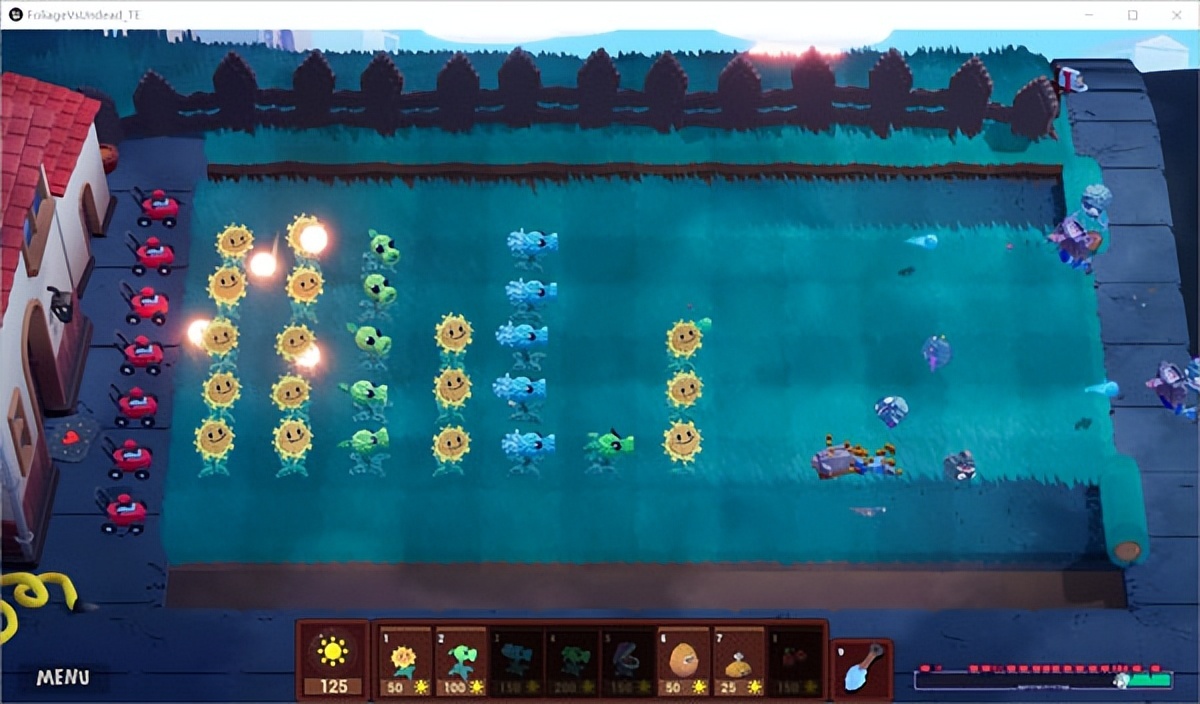Open the MENU button
The width and height of the screenshot is (1200, 704).
[63, 677]
